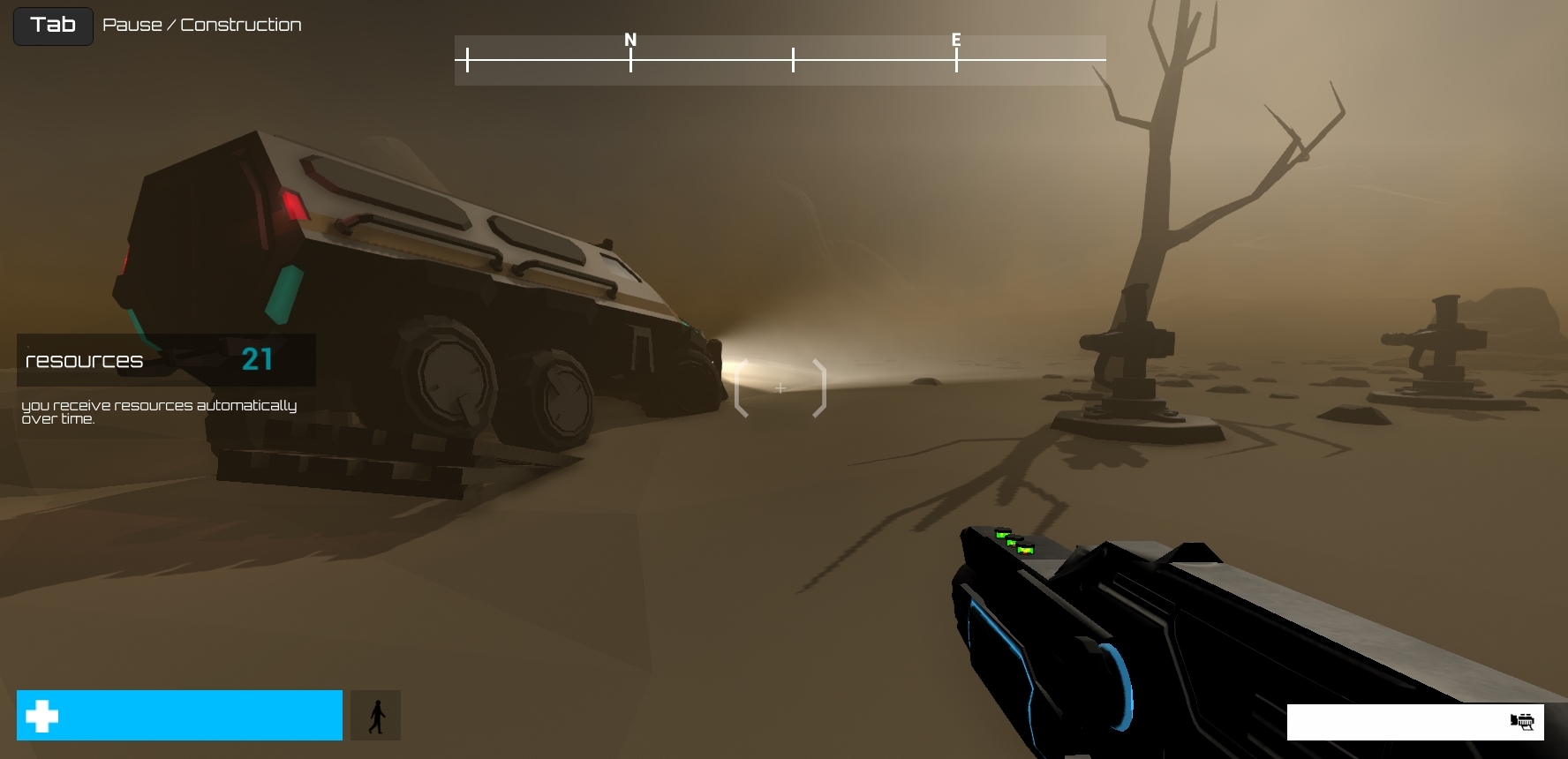Viewport: 1568px width, 759px height.
Task: Click the white ammo bar bottom right
Action: [1413, 722]
